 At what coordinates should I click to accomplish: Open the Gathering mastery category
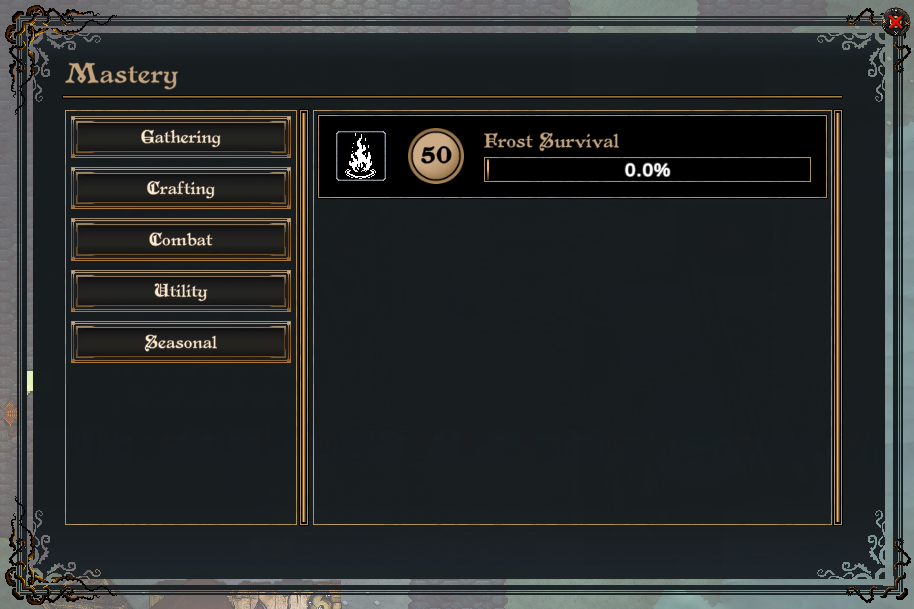[x=181, y=138]
